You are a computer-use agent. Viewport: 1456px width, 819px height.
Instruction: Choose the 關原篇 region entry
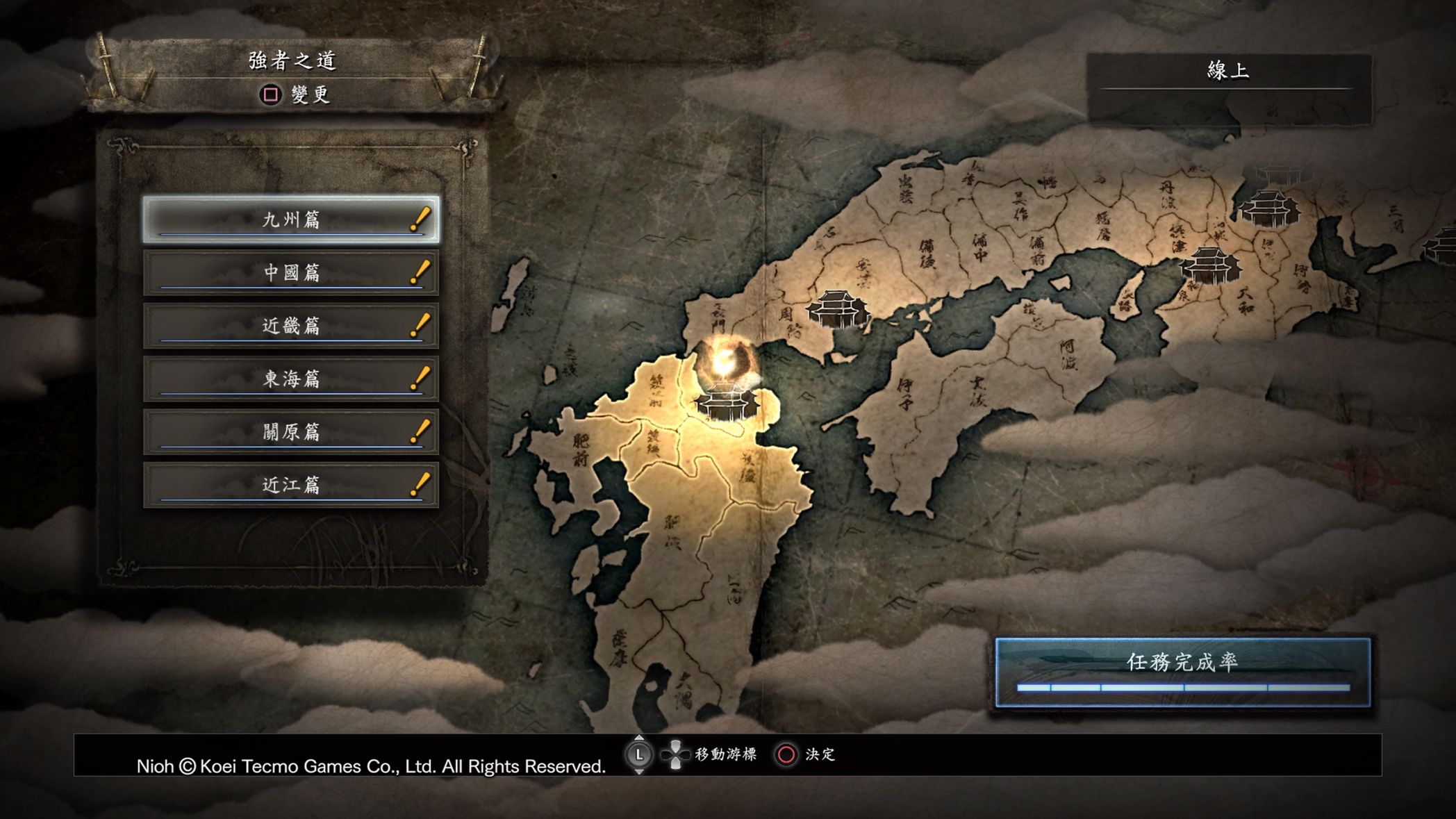[291, 432]
